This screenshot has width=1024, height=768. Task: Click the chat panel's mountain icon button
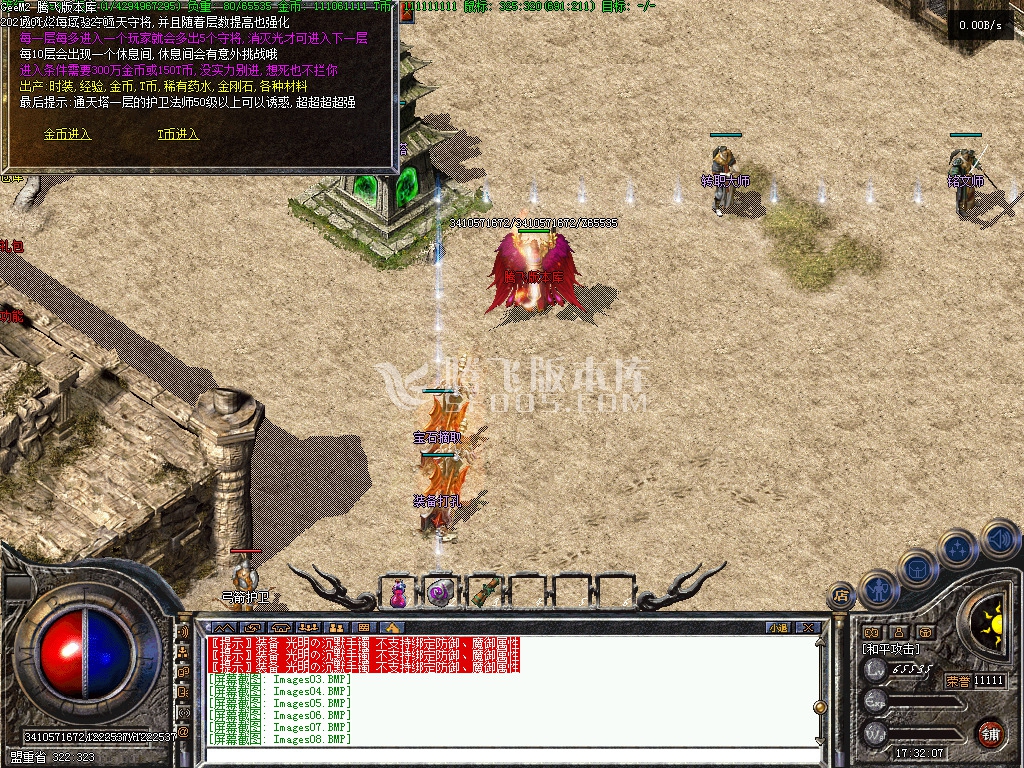click(x=224, y=627)
